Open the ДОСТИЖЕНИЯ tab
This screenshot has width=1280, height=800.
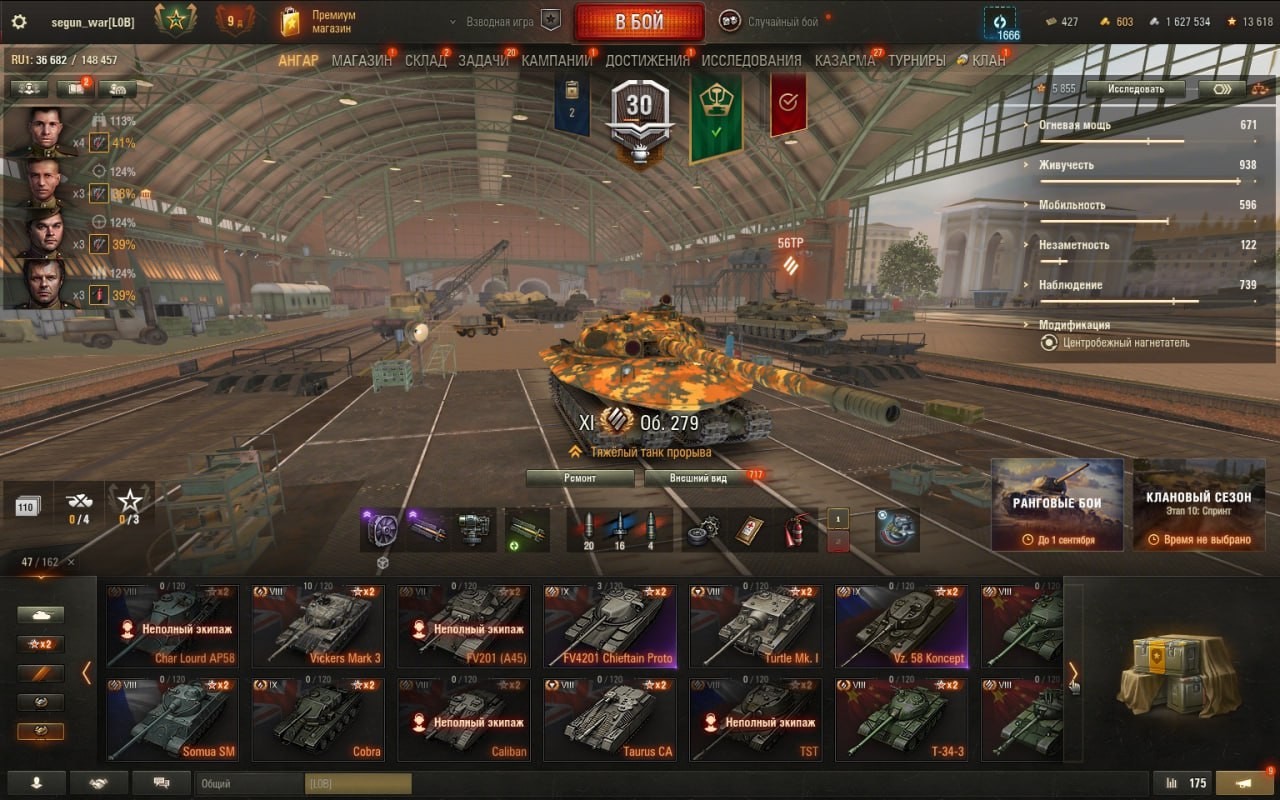(x=647, y=60)
